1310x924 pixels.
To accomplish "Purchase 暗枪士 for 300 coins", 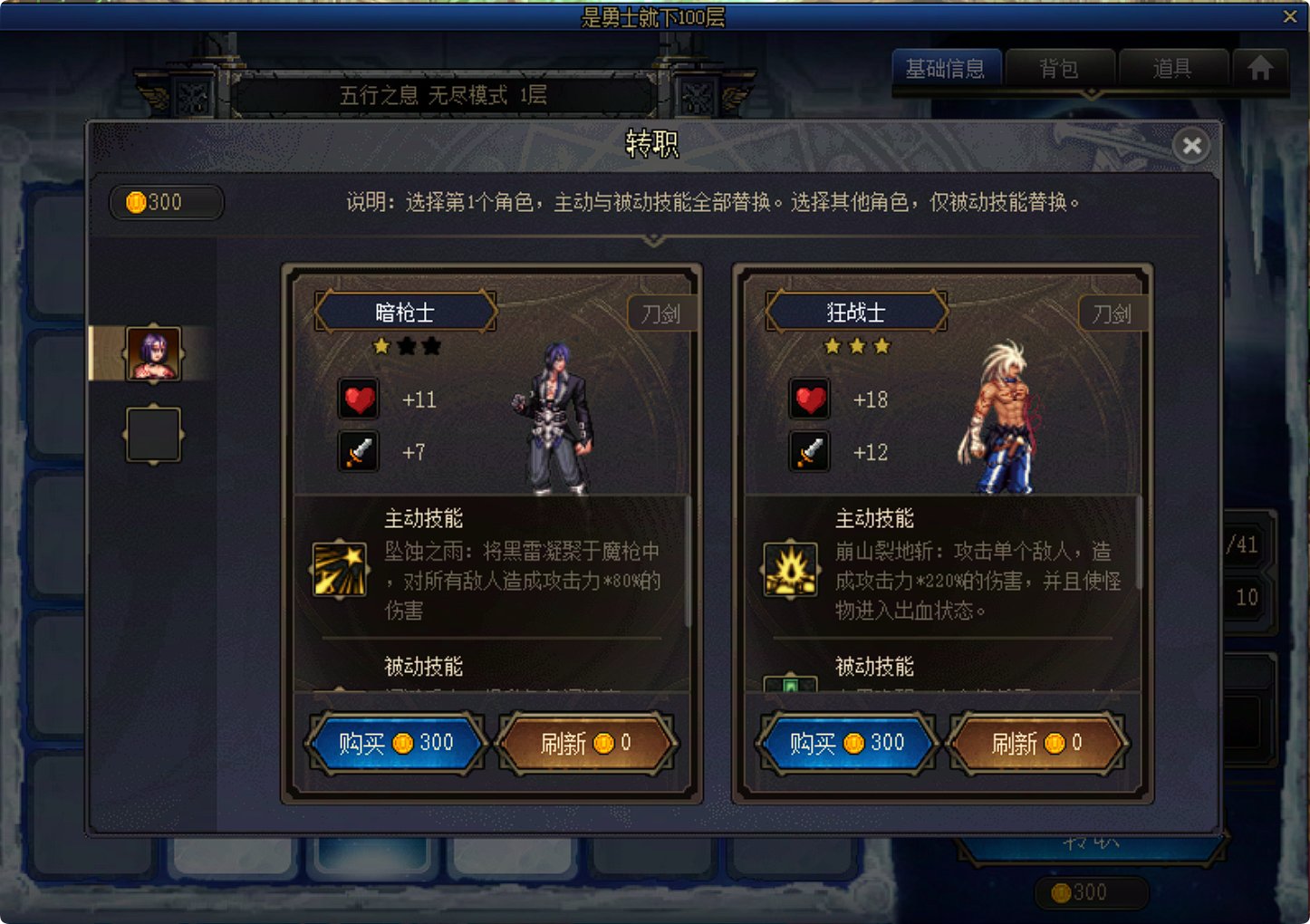I will pos(396,743).
